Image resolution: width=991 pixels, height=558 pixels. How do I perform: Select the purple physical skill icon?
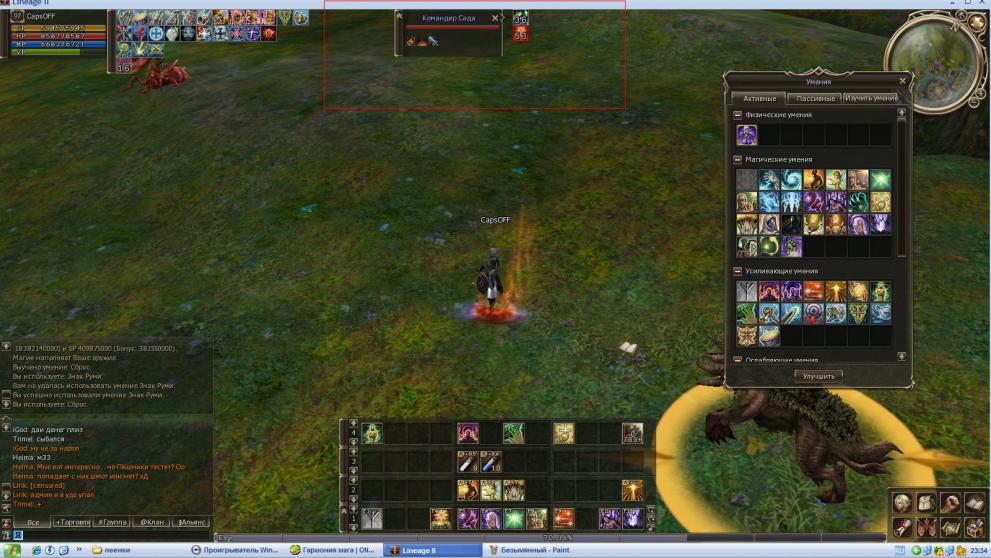[747, 135]
